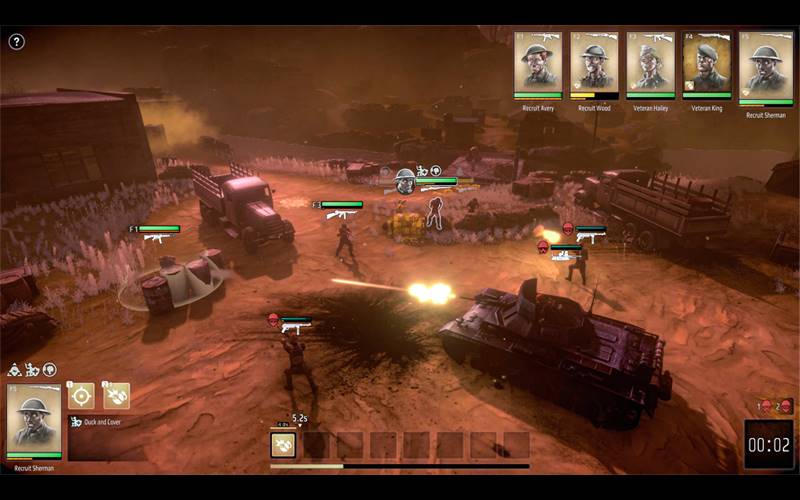
Task: Choose Veteran Hailey's portrait card
Action: point(650,65)
